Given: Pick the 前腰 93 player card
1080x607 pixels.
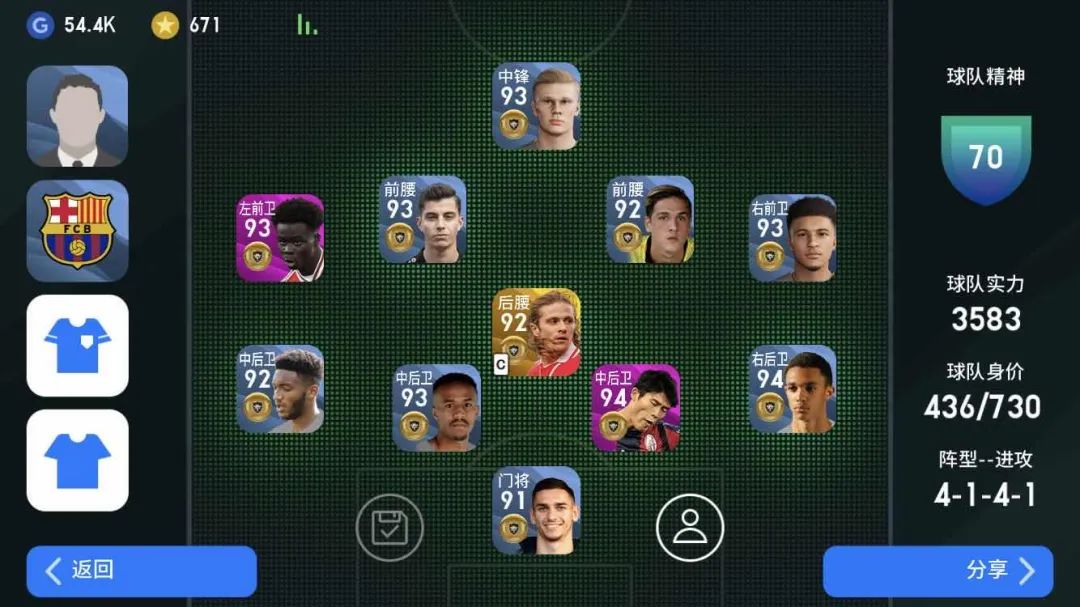Looking at the screenshot, I should point(423,220).
